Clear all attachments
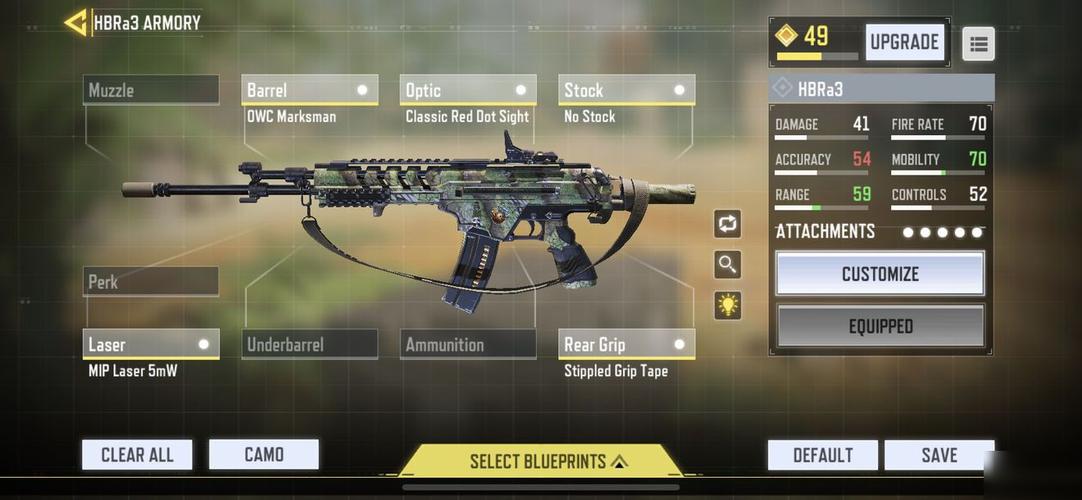 tap(137, 455)
